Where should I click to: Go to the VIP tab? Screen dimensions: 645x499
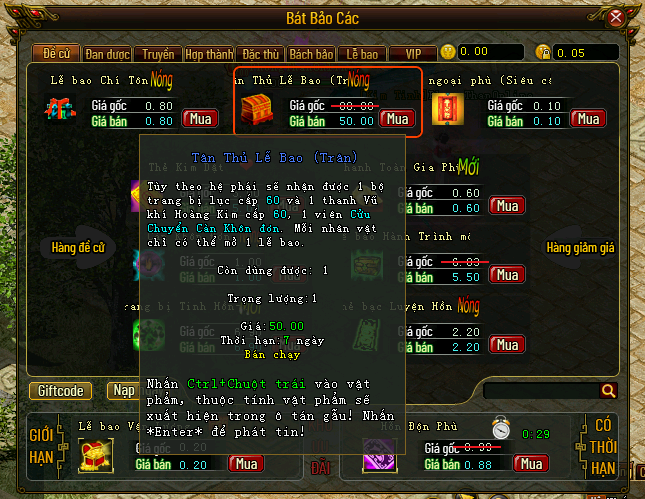(411, 53)
